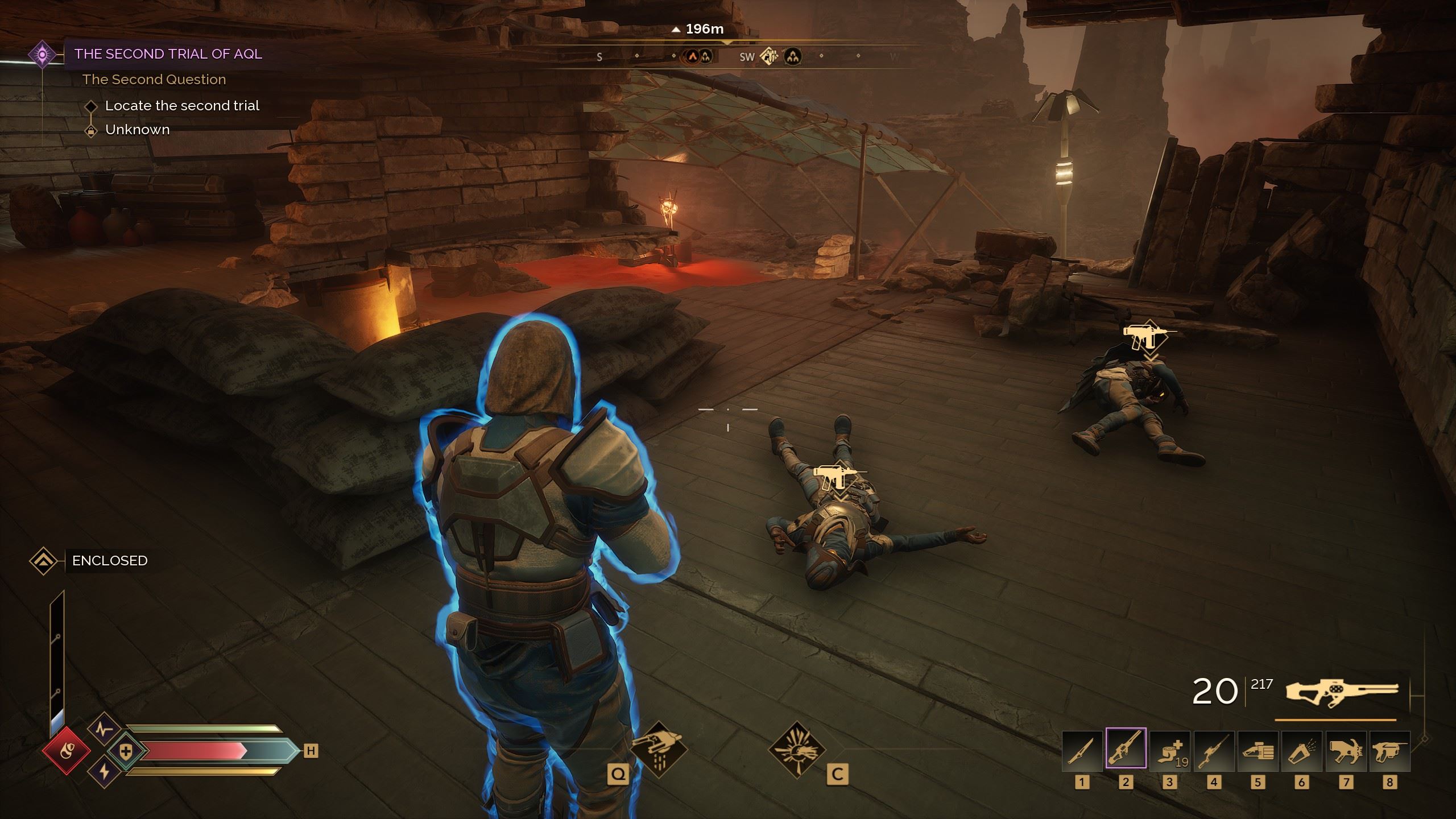Switch to the long-barrel rifle in slot 4
This screenshot has height=819, width=1456.
1214,751
